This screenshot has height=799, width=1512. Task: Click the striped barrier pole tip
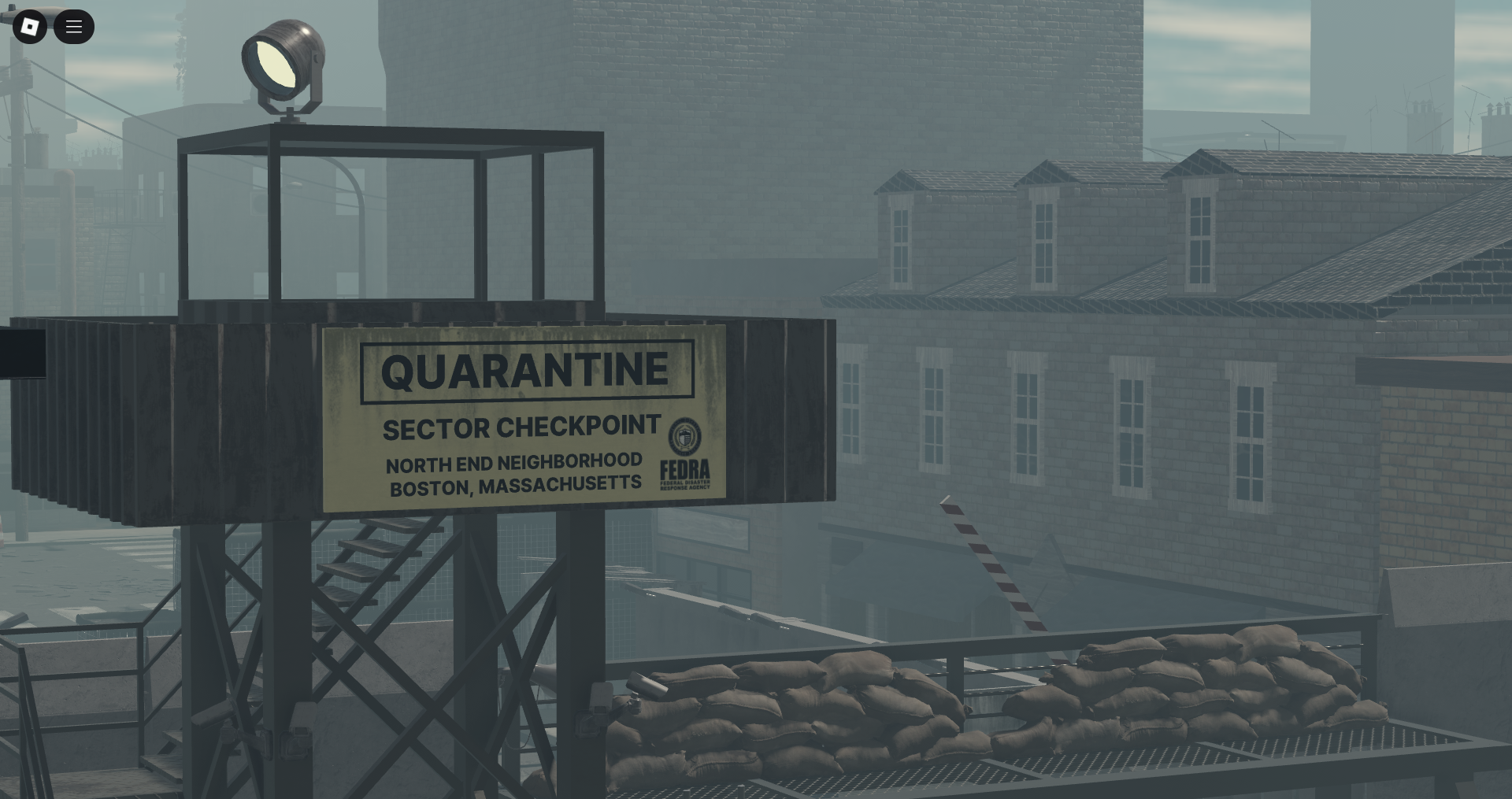pos(945,498)
